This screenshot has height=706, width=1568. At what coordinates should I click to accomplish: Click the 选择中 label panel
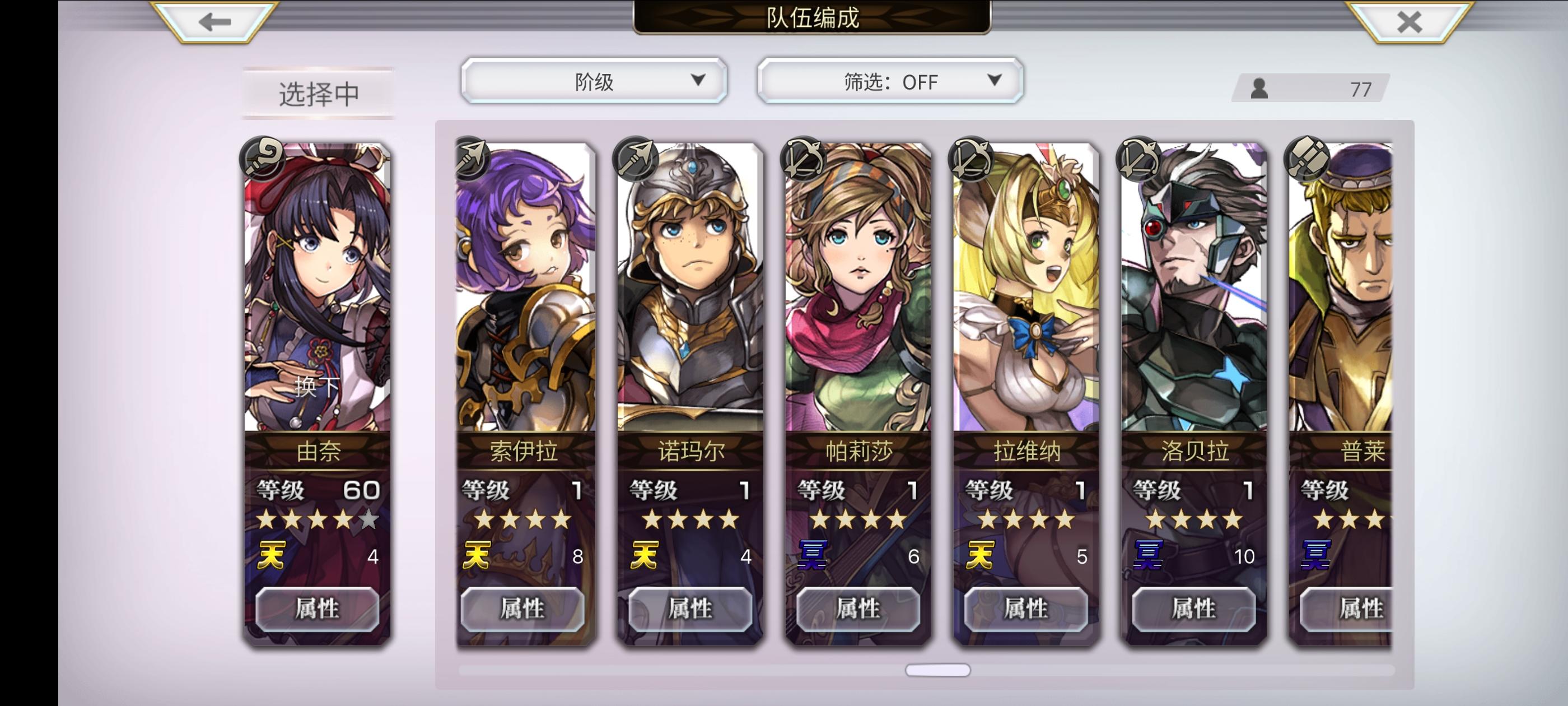pos(319,91)
